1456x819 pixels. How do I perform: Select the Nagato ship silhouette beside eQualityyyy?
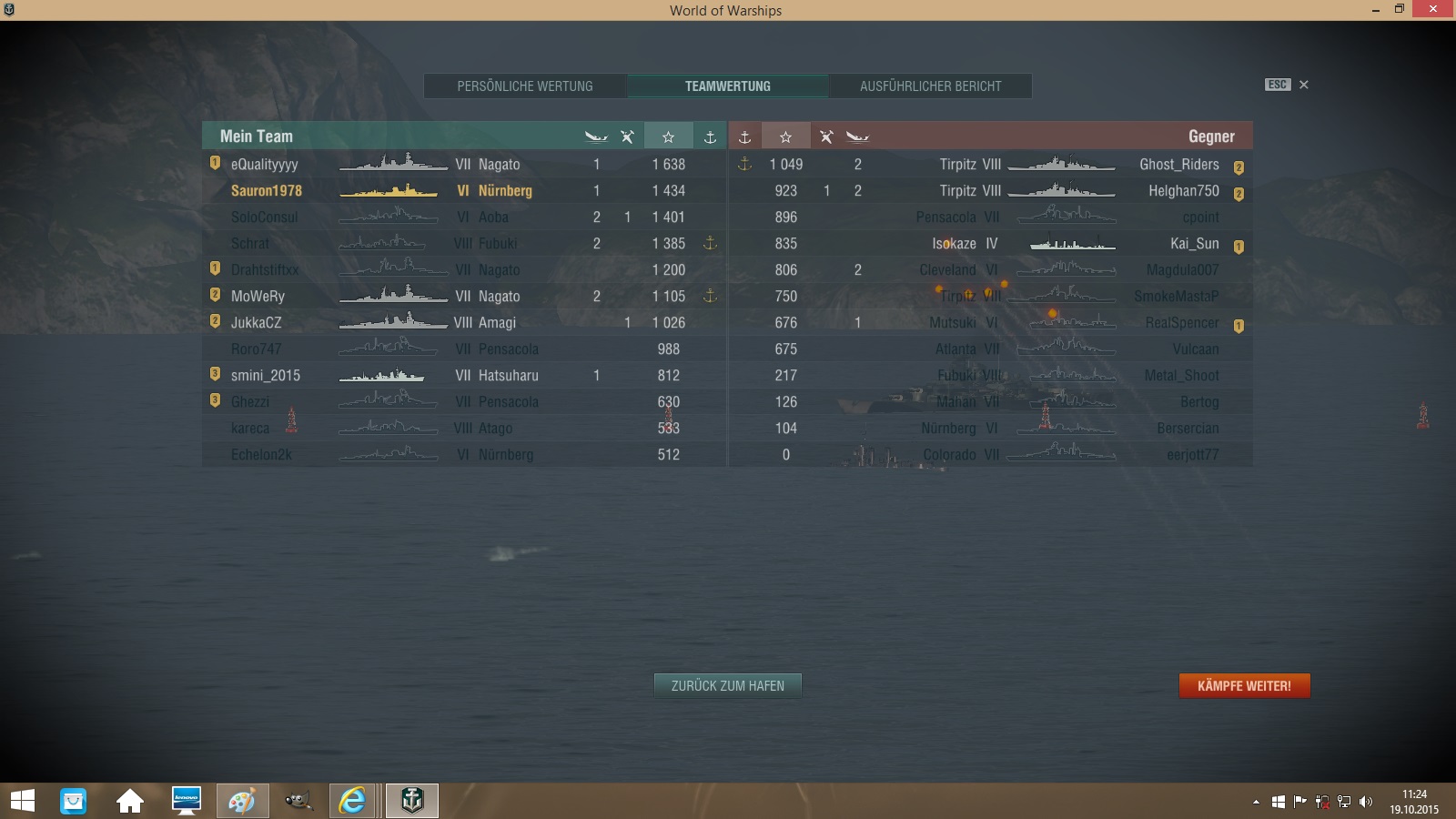click(x=391, y=165)
